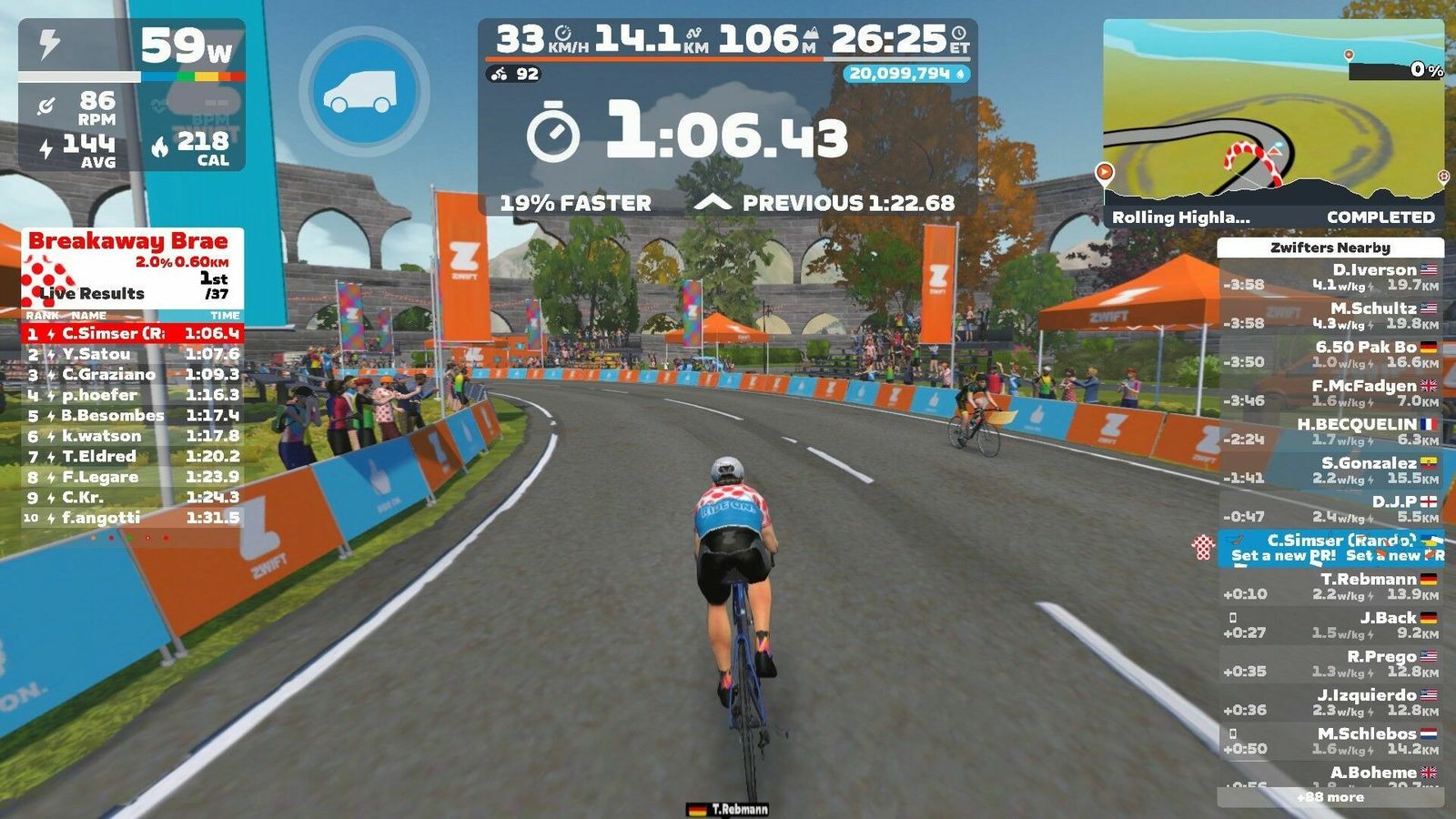1456x819 pixels.
Task: Expand the '+88 more' riders list
Action: [x=1330, y=797]
